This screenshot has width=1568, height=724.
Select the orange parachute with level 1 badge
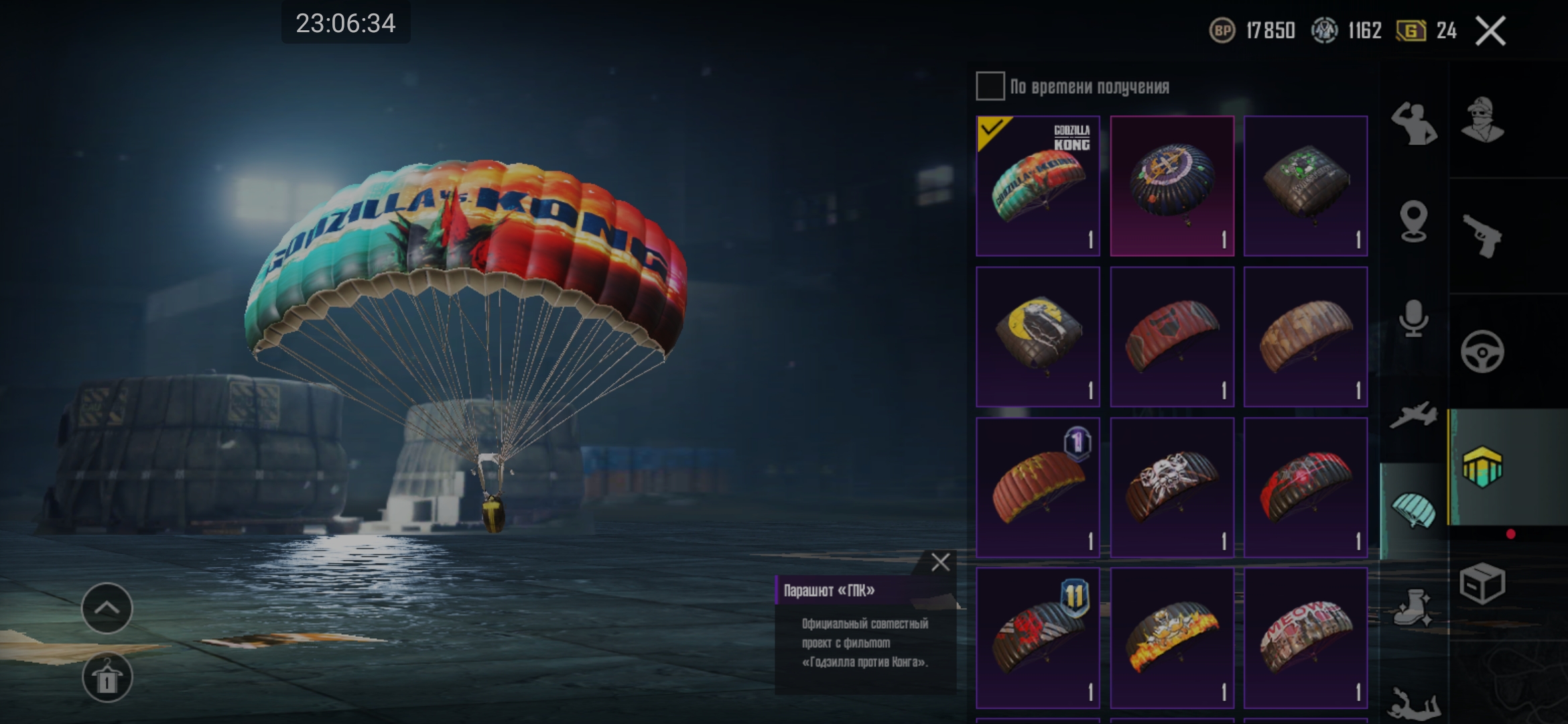[1037, 487]
